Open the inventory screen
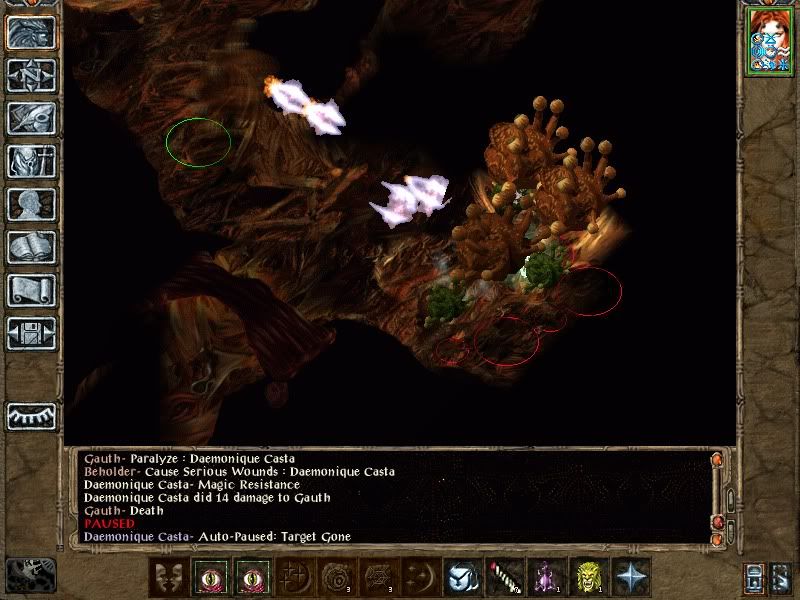The height and width of the screenshot is (600, 800). 31,161
